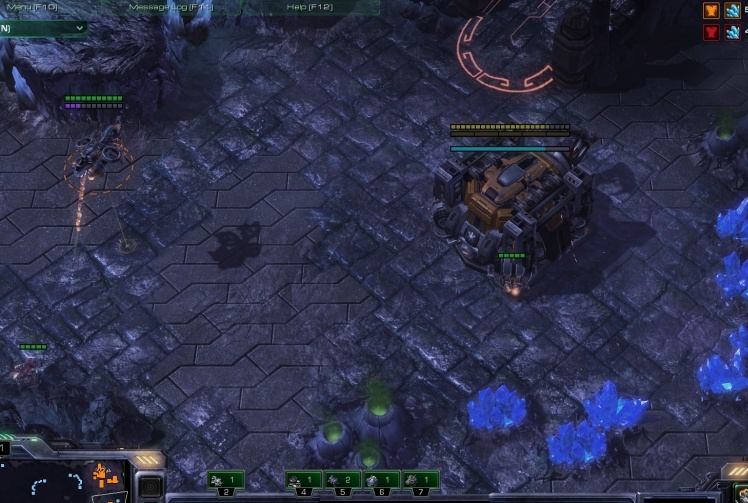Click the square button right of the minimap
The height and width of the screenshot is (503, 748).
(x=149, y=488)
